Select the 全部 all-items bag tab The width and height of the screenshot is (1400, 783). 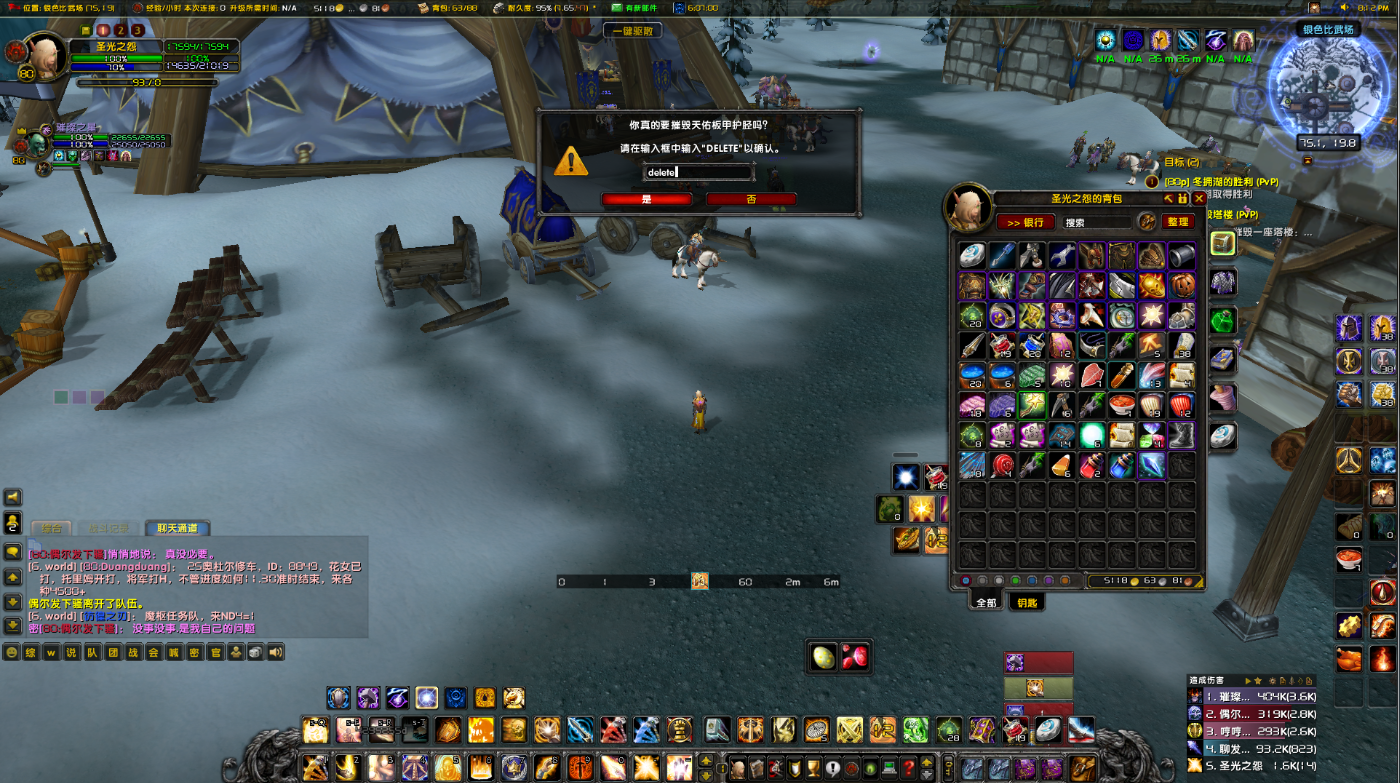(986, 602)
